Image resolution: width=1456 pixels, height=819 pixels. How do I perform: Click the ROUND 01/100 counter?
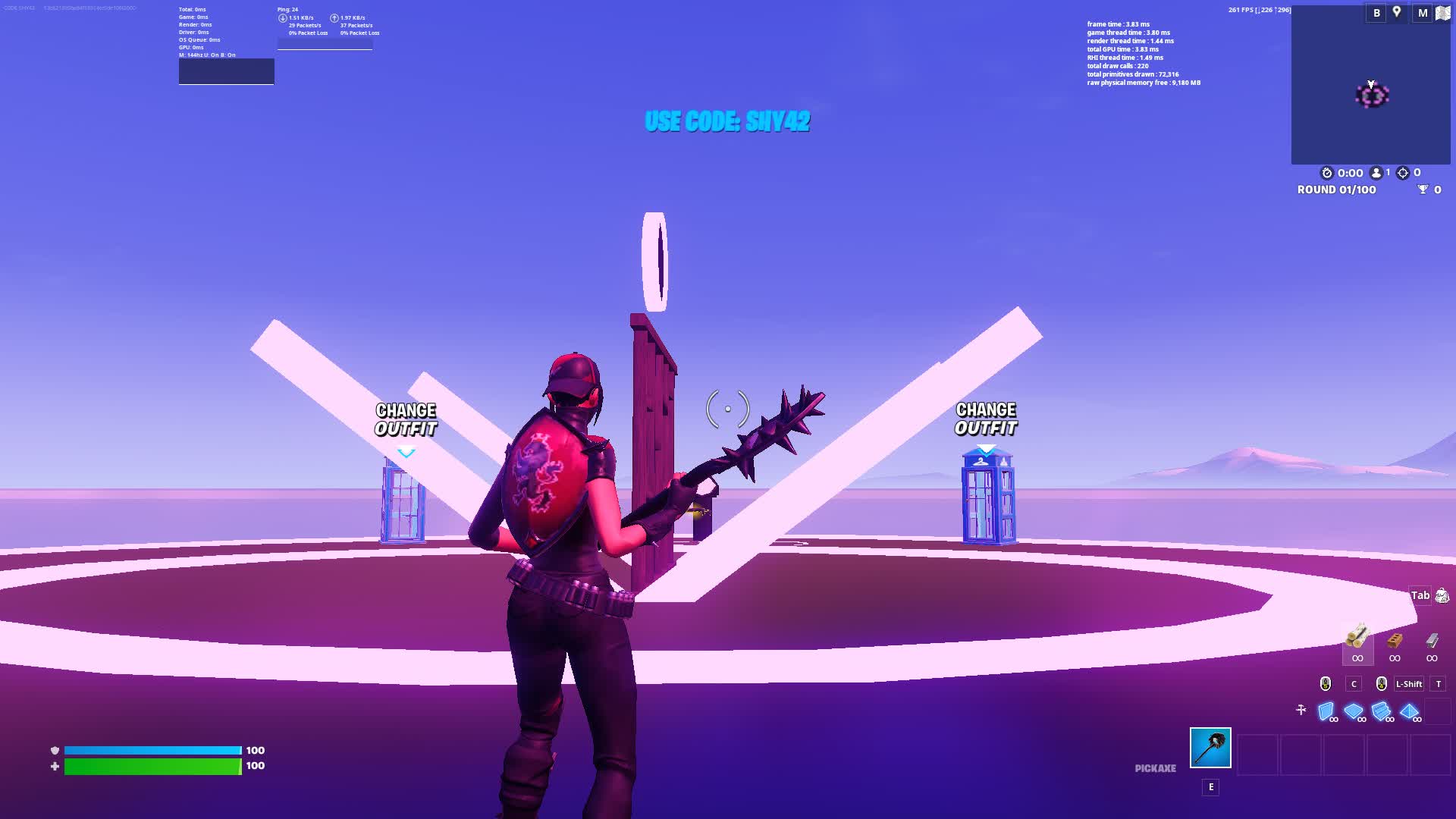pyautogui.click(x=1335, y=190)
